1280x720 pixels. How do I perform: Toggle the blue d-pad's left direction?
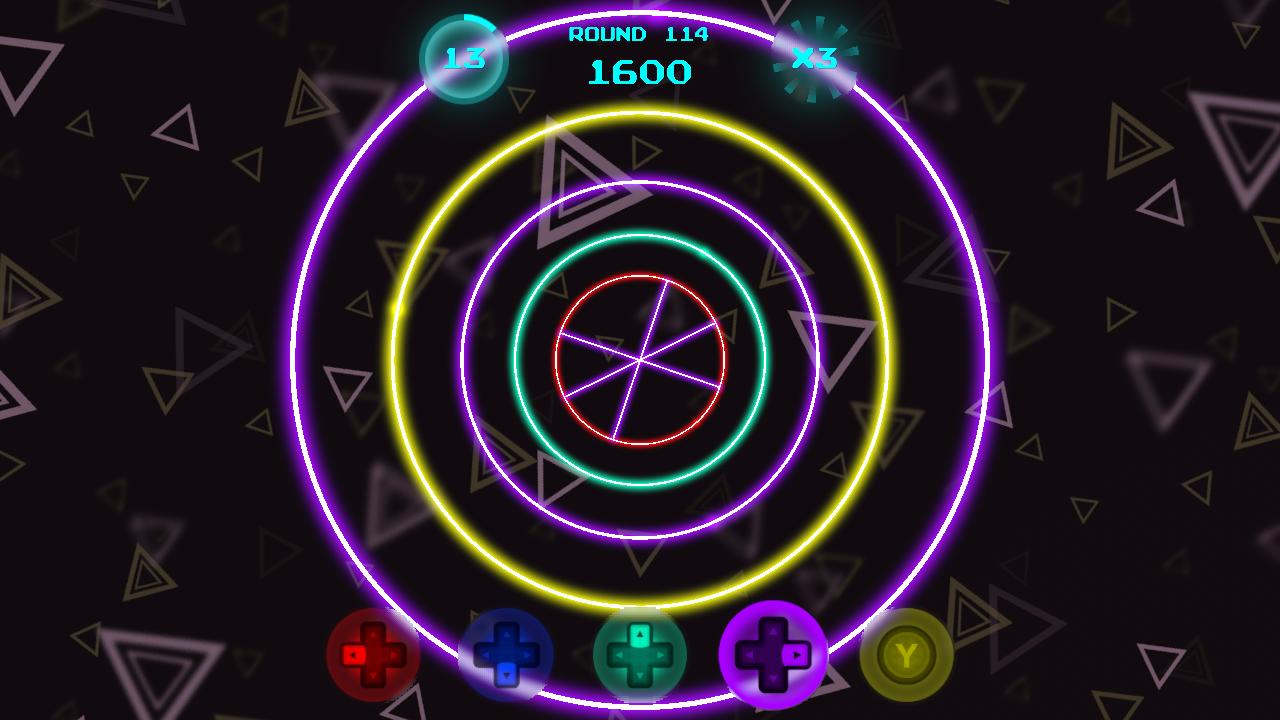tap(486, 655)
